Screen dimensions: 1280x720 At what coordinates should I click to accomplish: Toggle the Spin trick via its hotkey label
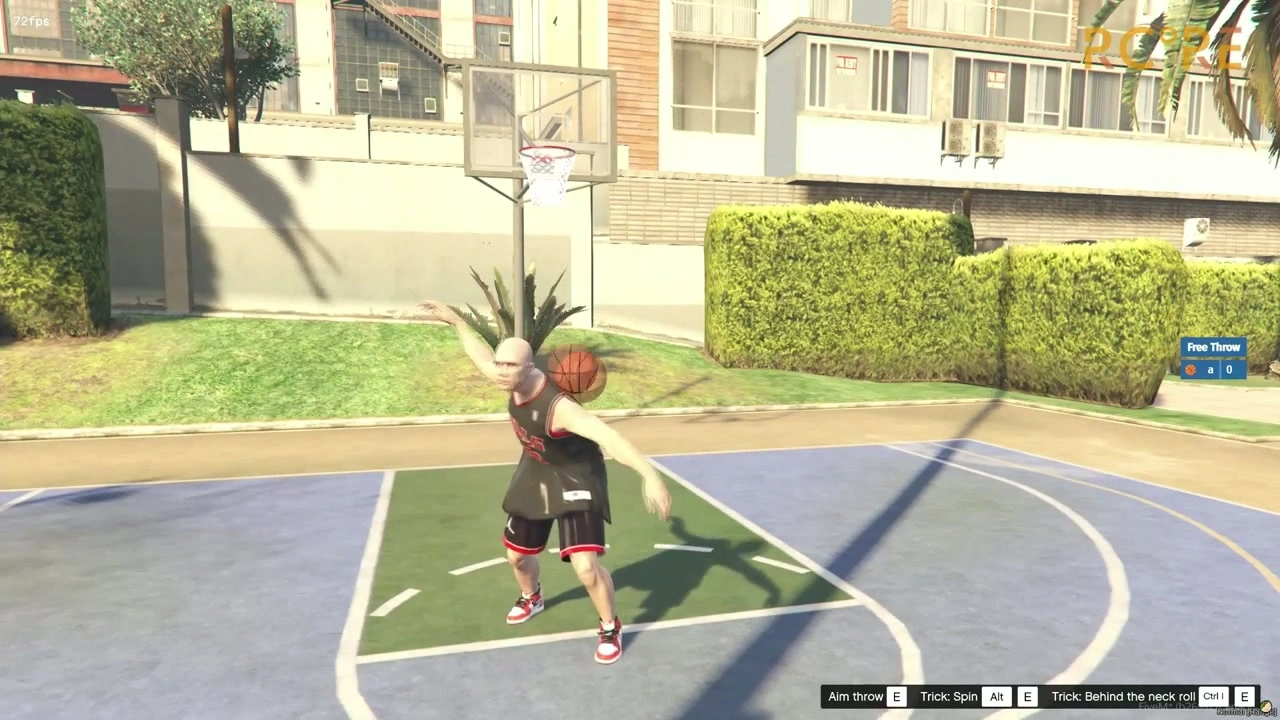tap(948, 696)
